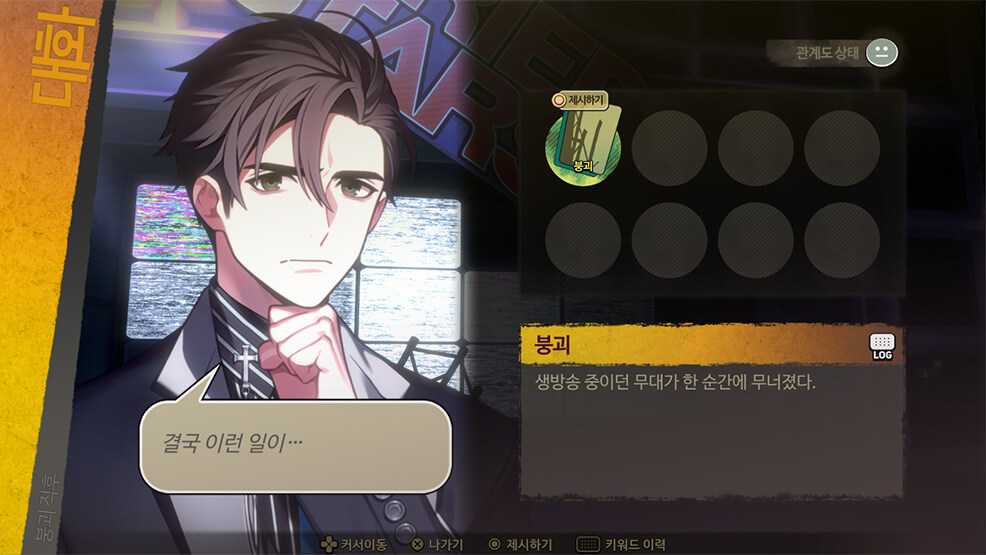986x555 pixels.
Task: Open the LOG keyword history
Action: tap(882, 346)
